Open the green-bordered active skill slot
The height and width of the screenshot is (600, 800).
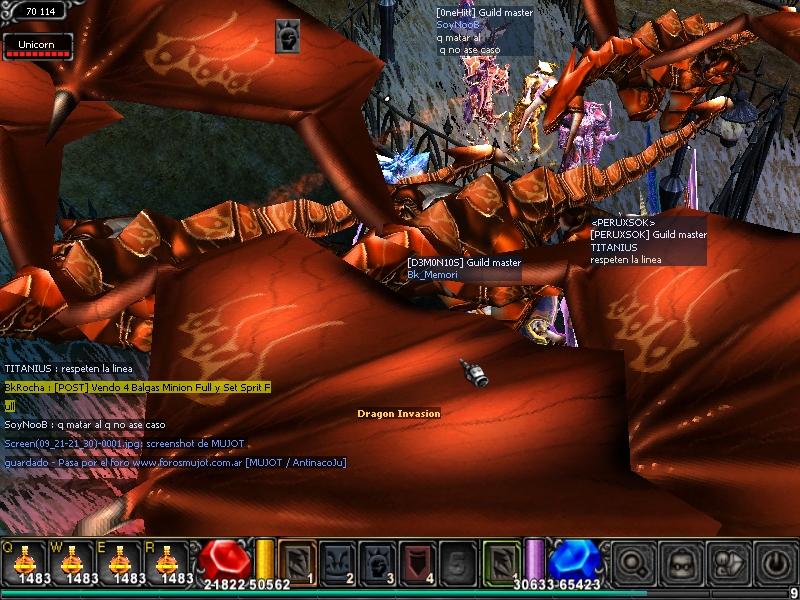point(502,560)
